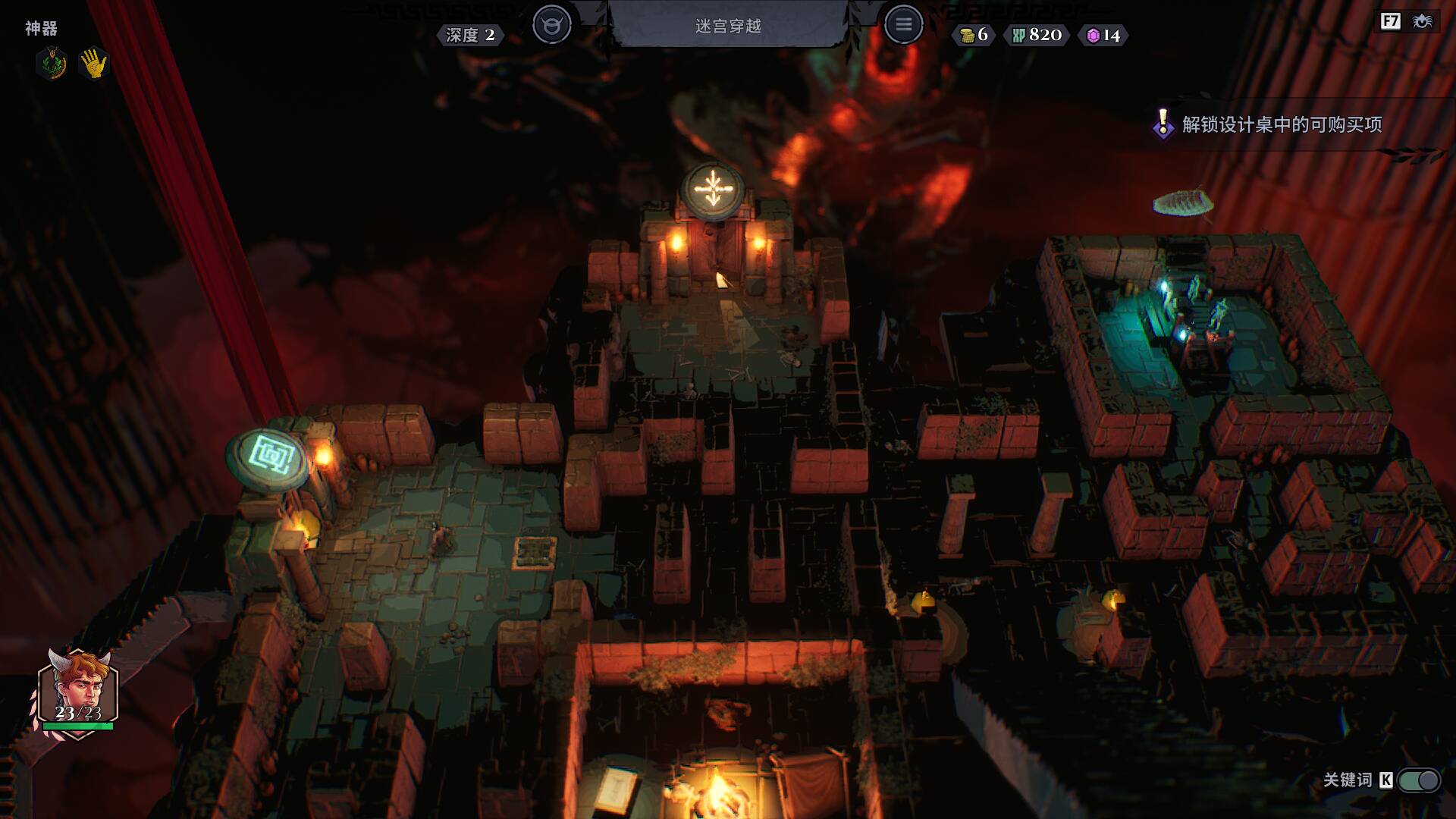Toggle the 关键词 keyword switch
Screen dimensions: 1456x819
coord(1418,780)
